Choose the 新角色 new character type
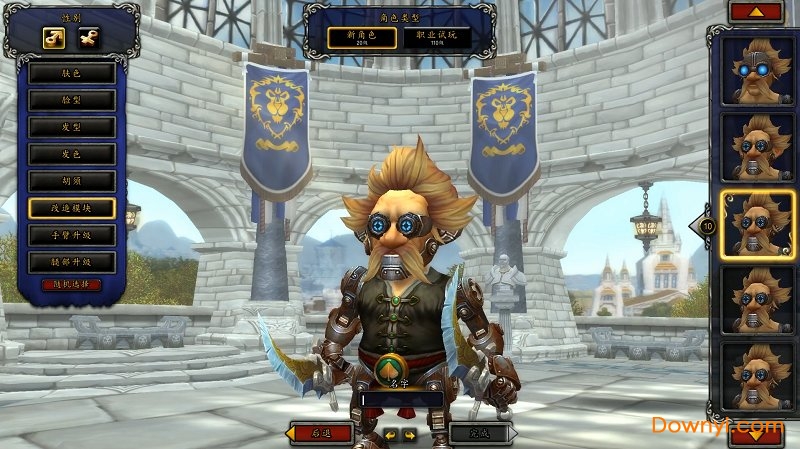Image resolution: width=800 pixels, height=449 pixels. 359,38
